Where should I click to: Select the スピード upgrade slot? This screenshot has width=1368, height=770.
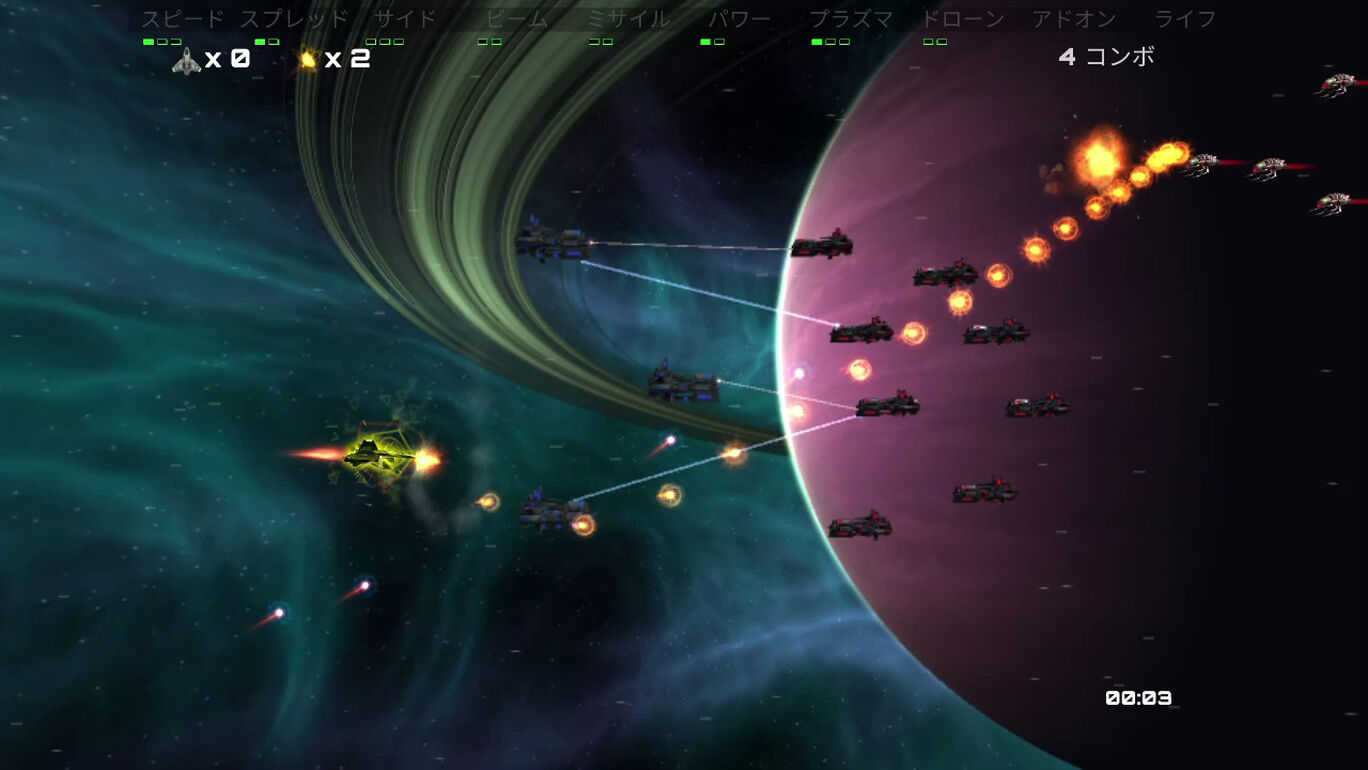point(182,19)
